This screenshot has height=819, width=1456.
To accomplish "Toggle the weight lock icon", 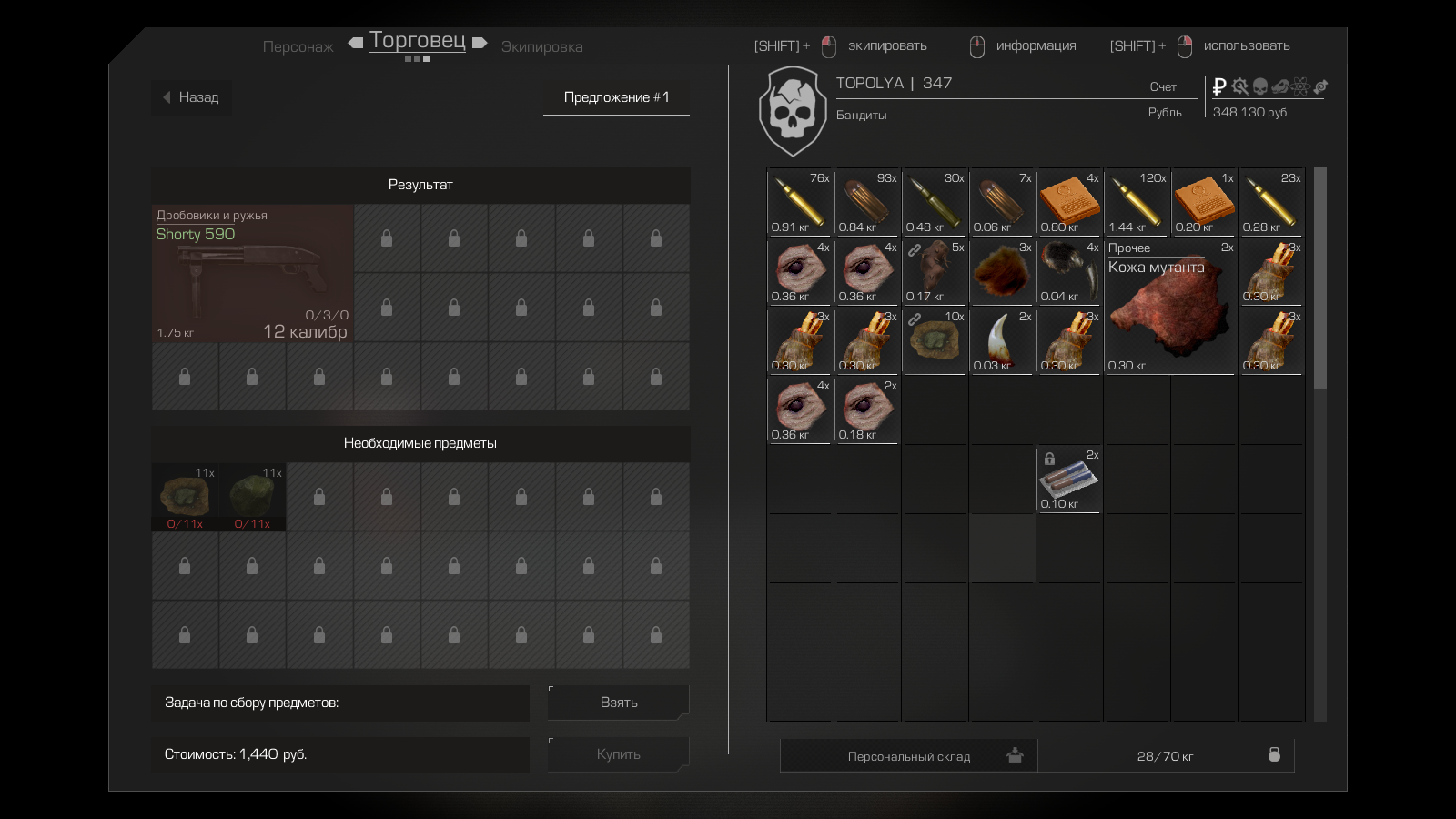I will click(x=1274, y=755).
